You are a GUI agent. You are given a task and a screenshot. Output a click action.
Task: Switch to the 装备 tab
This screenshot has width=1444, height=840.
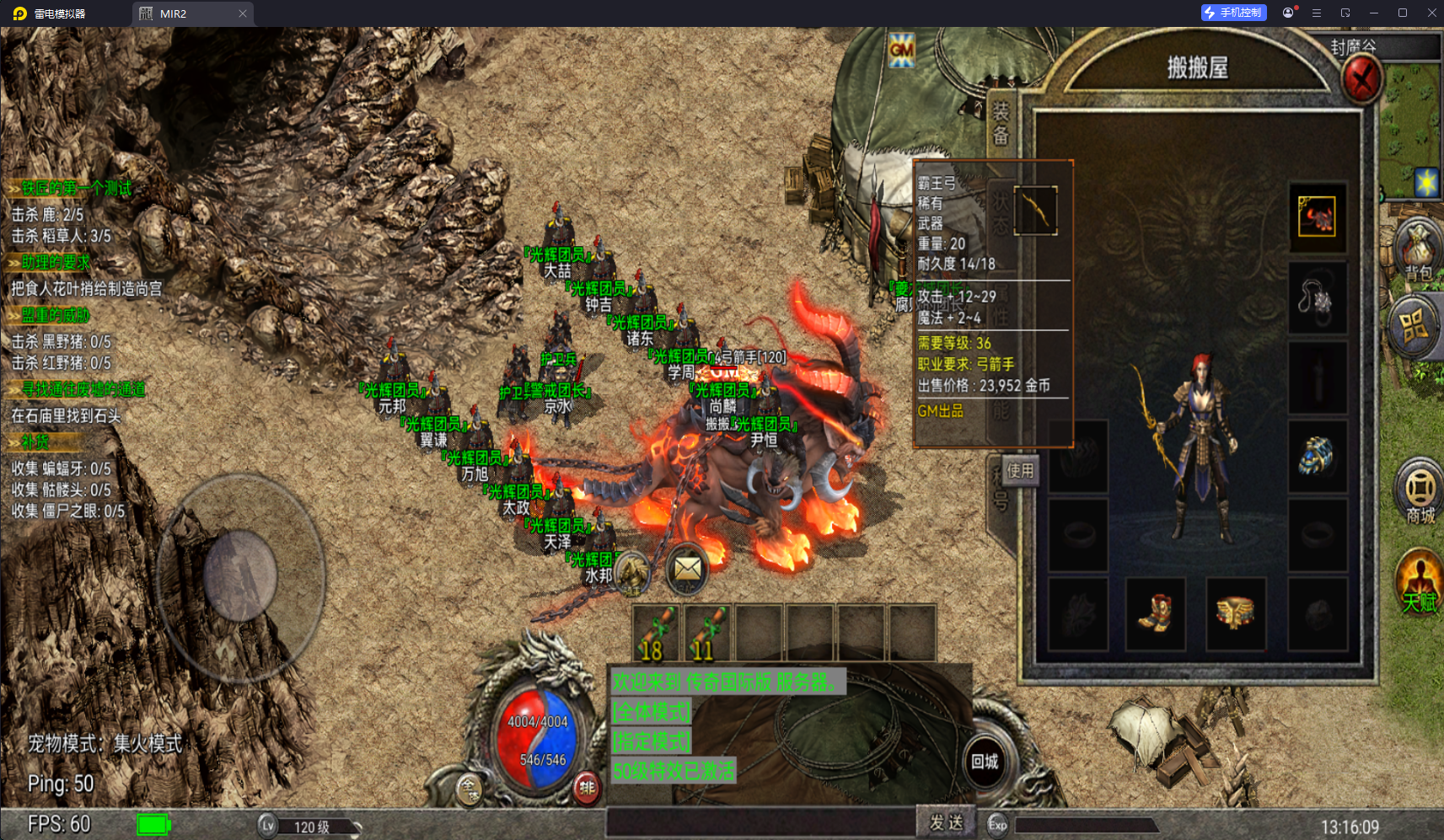tap(1001, 123)
